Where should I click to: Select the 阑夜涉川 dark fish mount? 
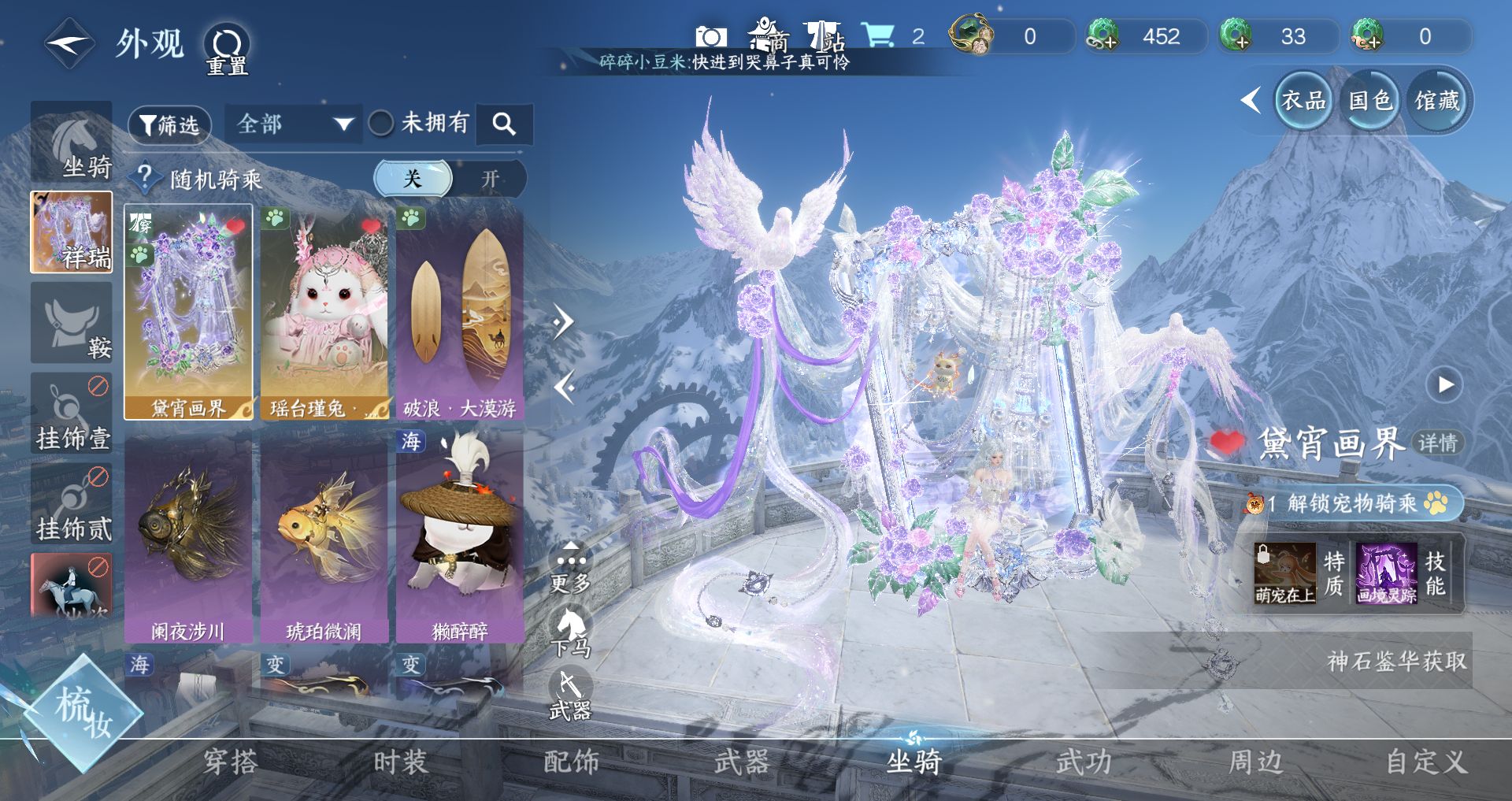coord(188,536)
